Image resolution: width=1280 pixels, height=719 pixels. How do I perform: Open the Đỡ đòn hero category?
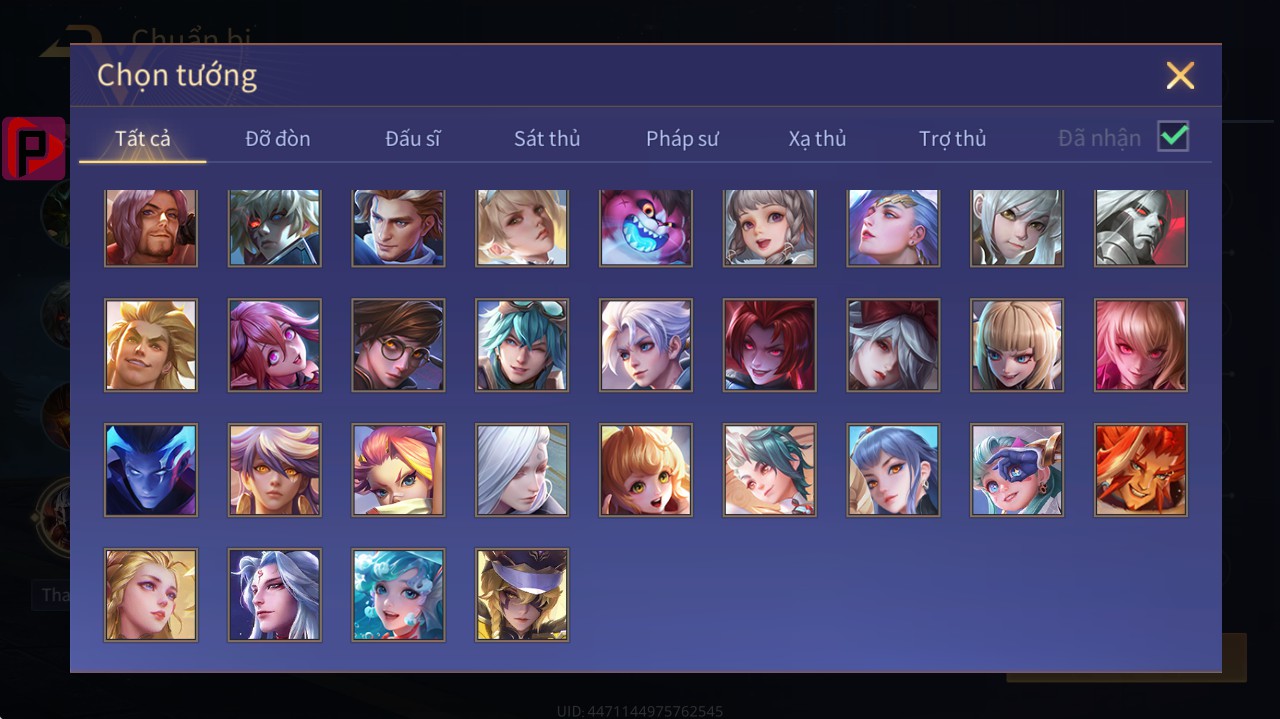pos(278,138)
